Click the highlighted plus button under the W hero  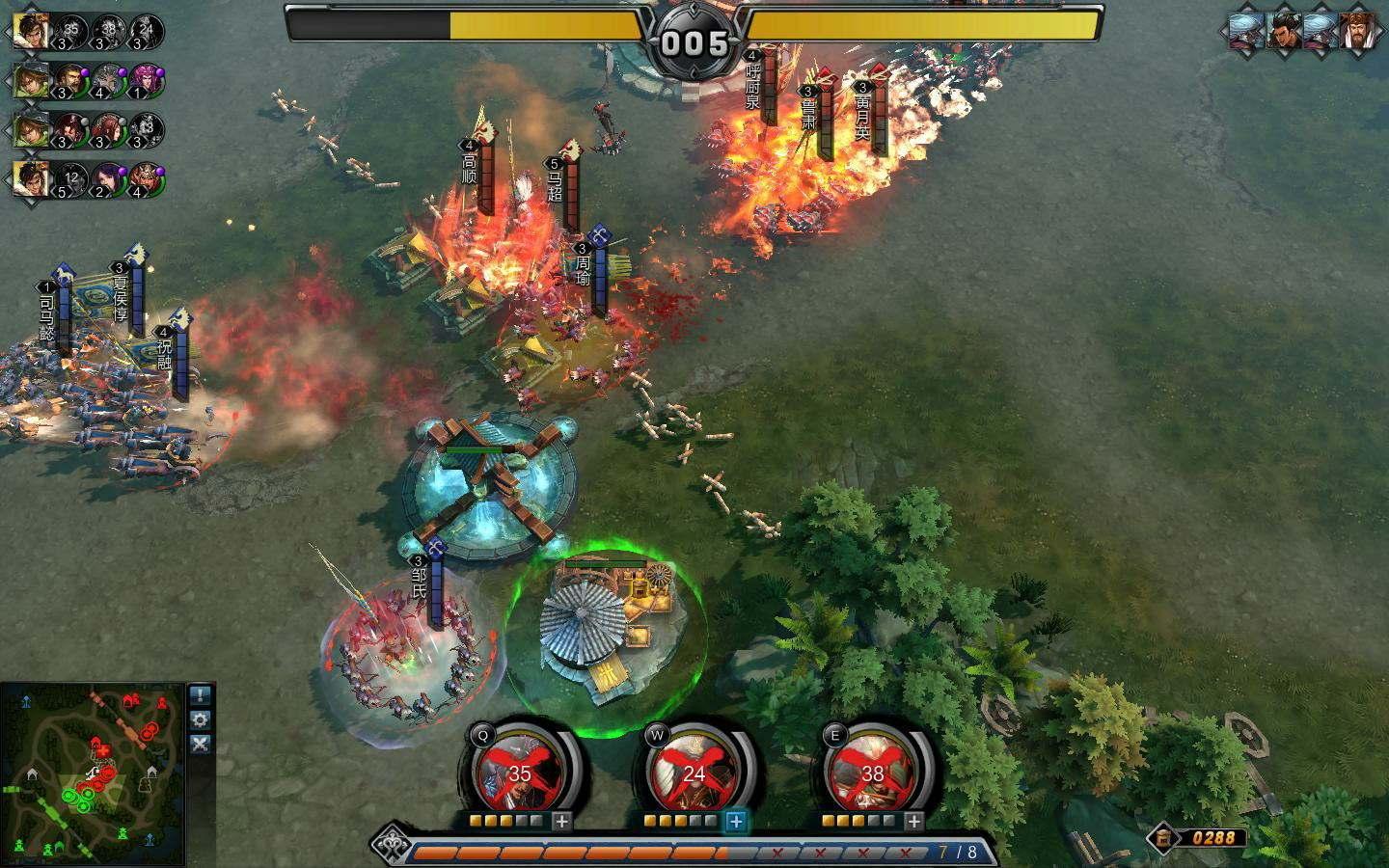tap(736, 821)
